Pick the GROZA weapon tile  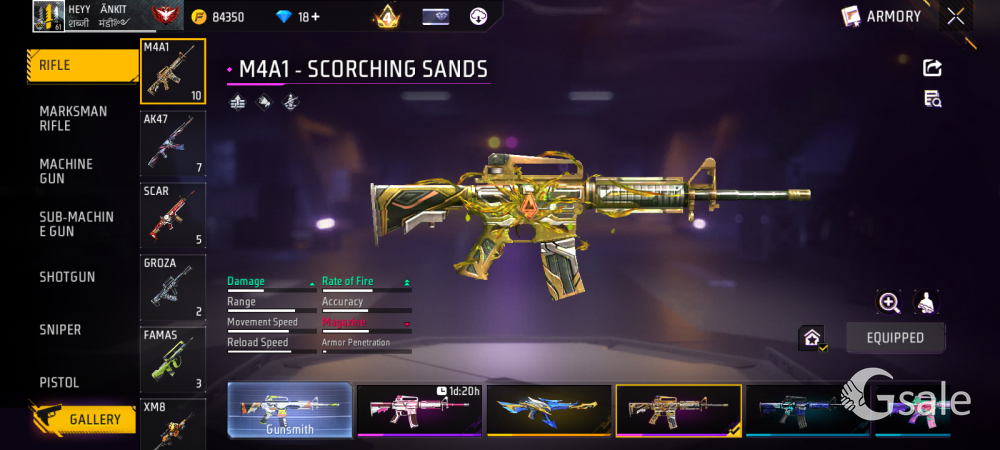[x=173, y=287]
